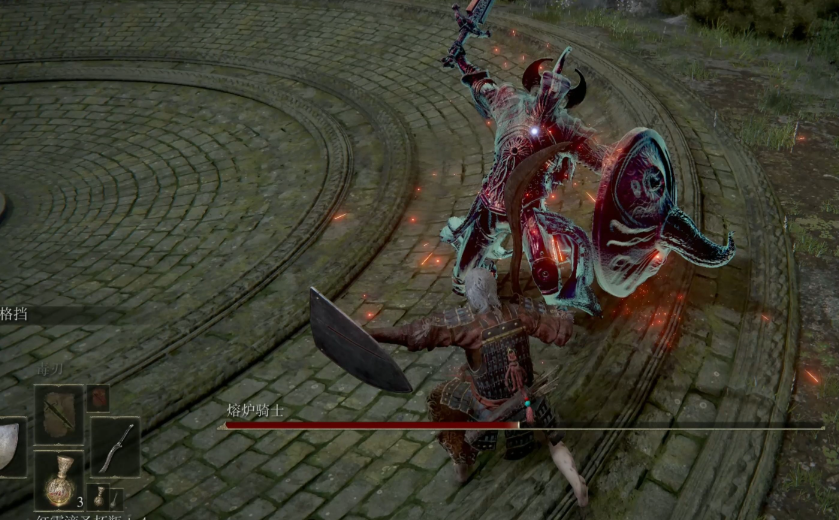The width and height of the screenshot is (839, 520).
Task: Pick the small red next-spell slot
Action: coord(98,397)
